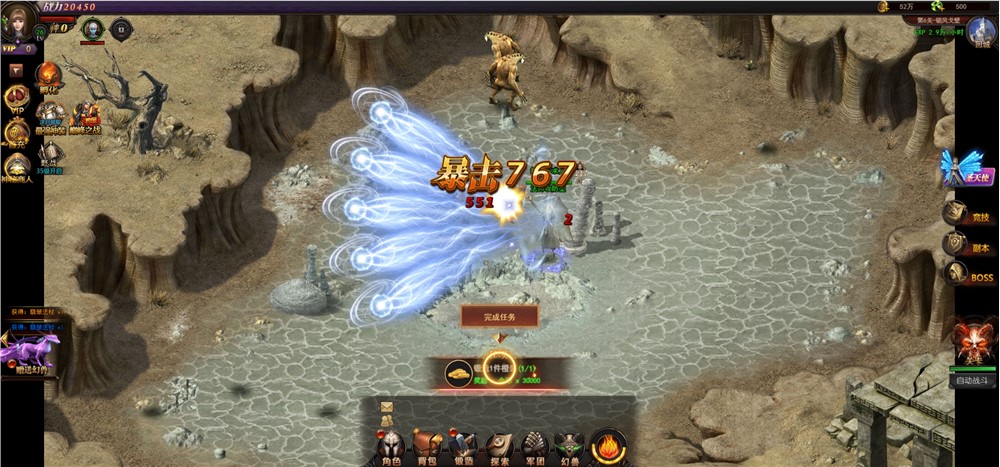Open the 探索 exploration menu
Viewport: 1000px width, 467px height.
pos(499,446)
